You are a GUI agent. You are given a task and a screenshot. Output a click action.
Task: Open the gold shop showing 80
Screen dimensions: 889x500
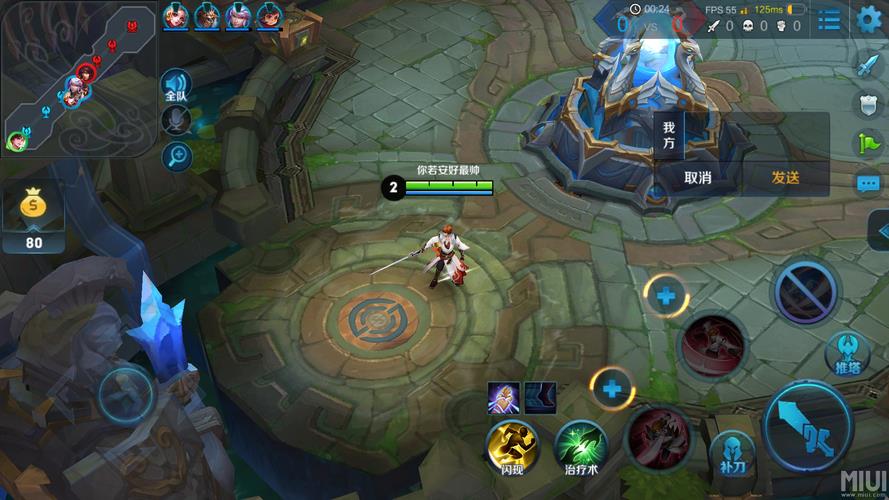click(34, 217)
